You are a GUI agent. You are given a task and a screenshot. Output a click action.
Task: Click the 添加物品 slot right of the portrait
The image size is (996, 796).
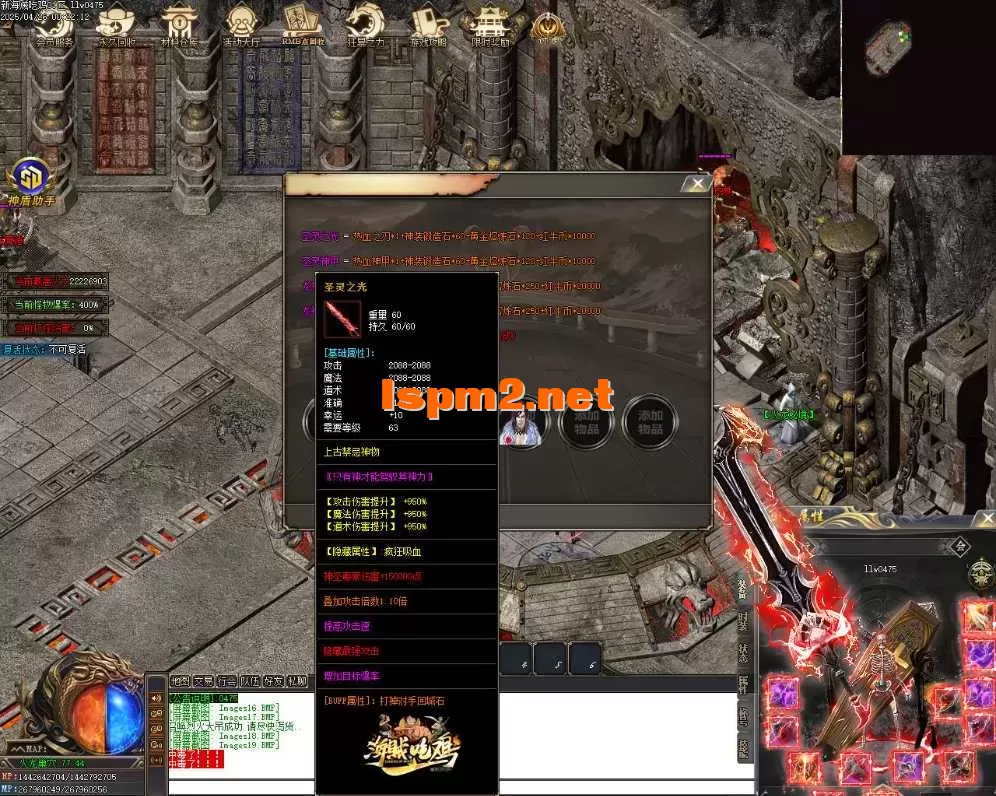coord(587,421)
